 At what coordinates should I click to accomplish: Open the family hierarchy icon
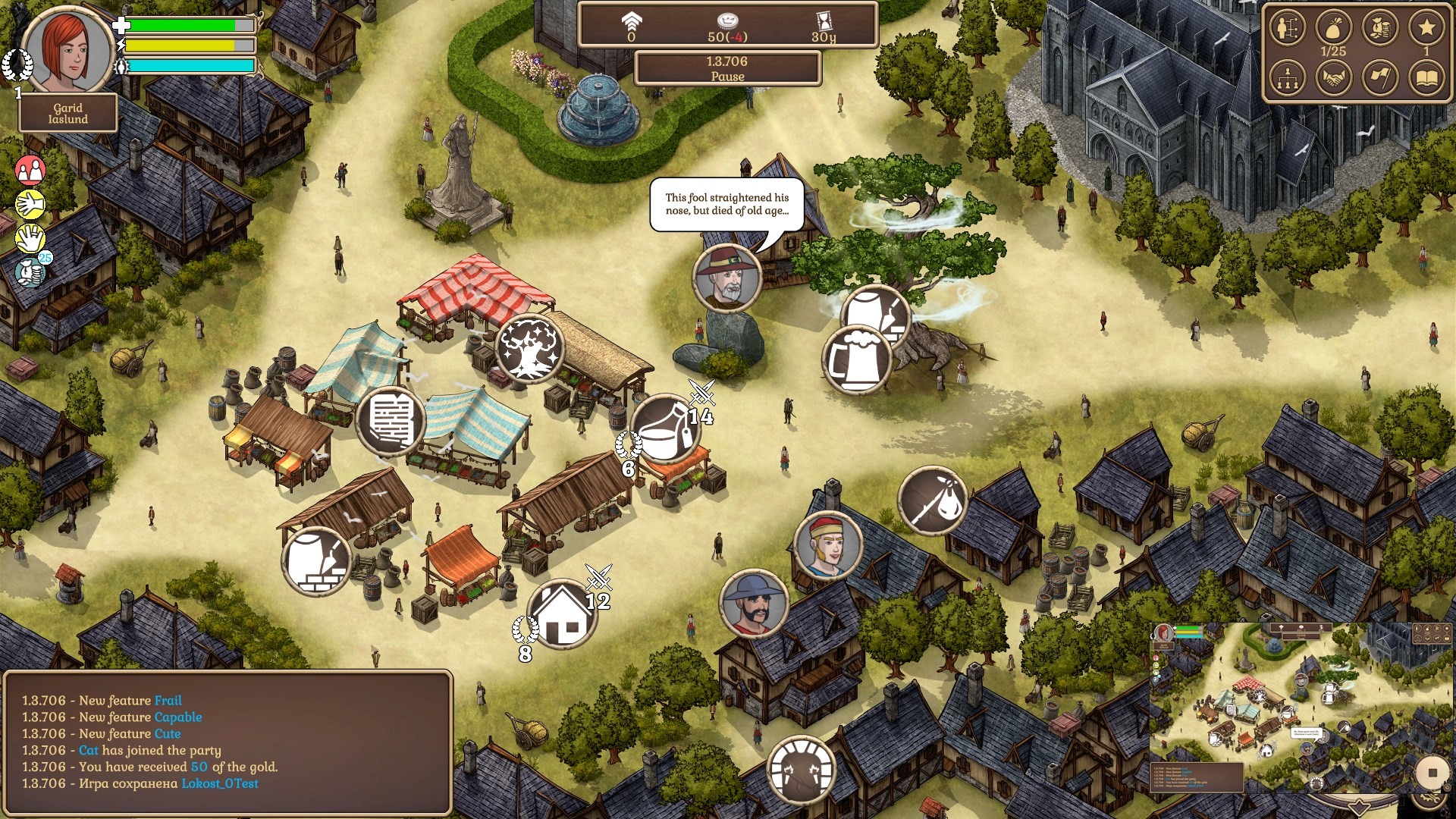tap(1287, 77)
